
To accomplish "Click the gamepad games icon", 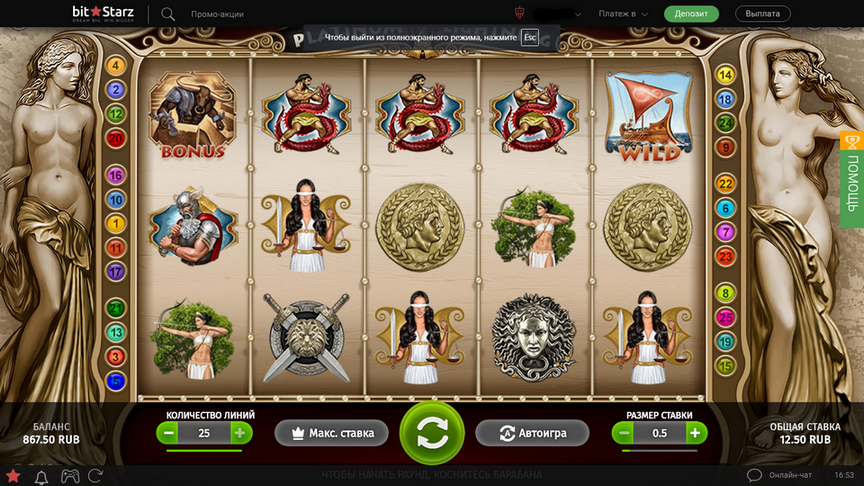I will tap(71, 475).
